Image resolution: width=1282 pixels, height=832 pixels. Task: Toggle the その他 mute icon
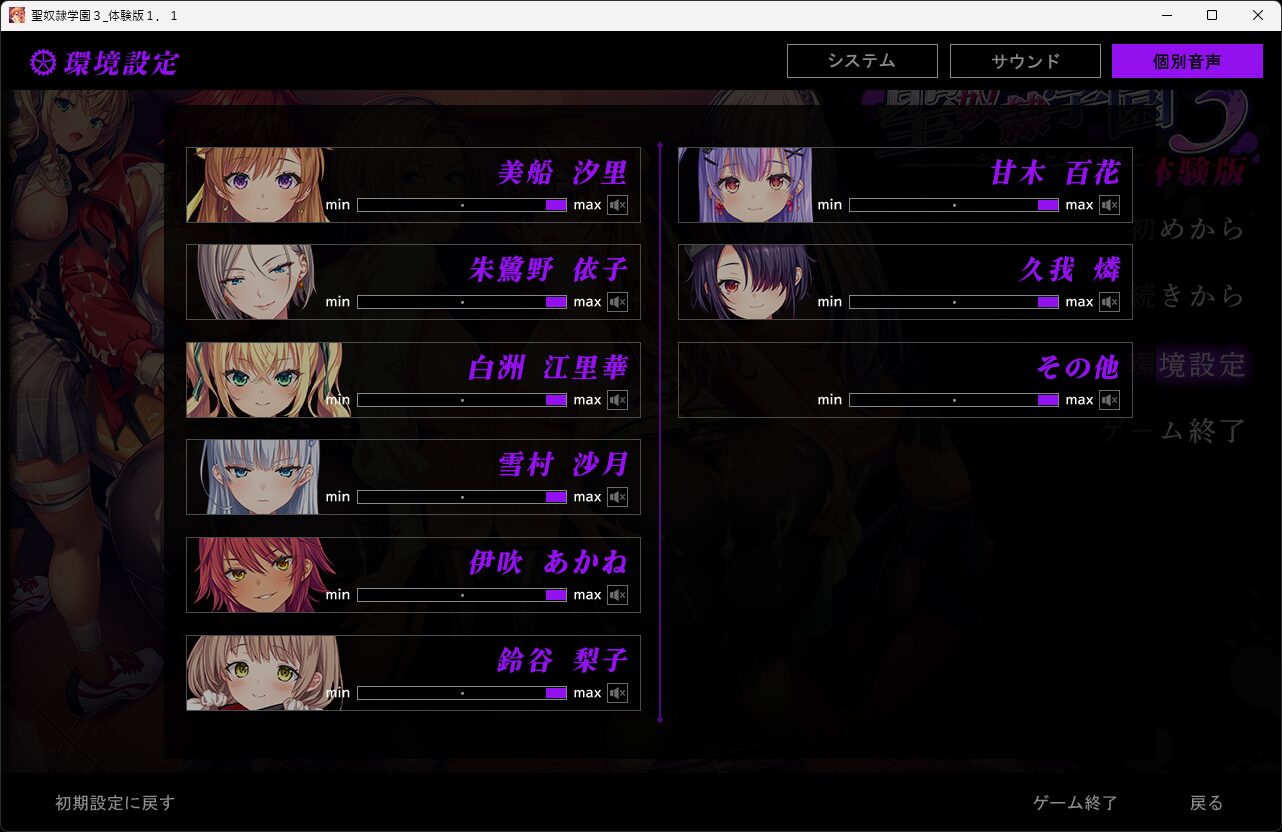(1109, 400)
